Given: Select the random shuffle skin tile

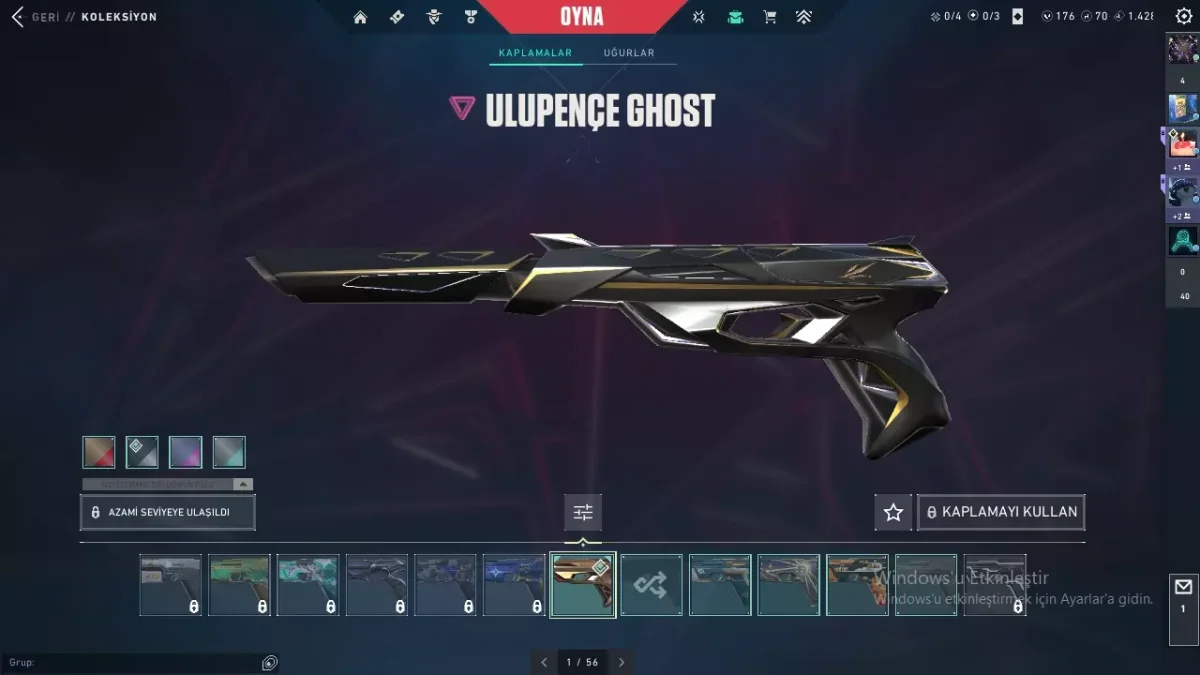Looking at the screenshot, I should pos(651,585).
